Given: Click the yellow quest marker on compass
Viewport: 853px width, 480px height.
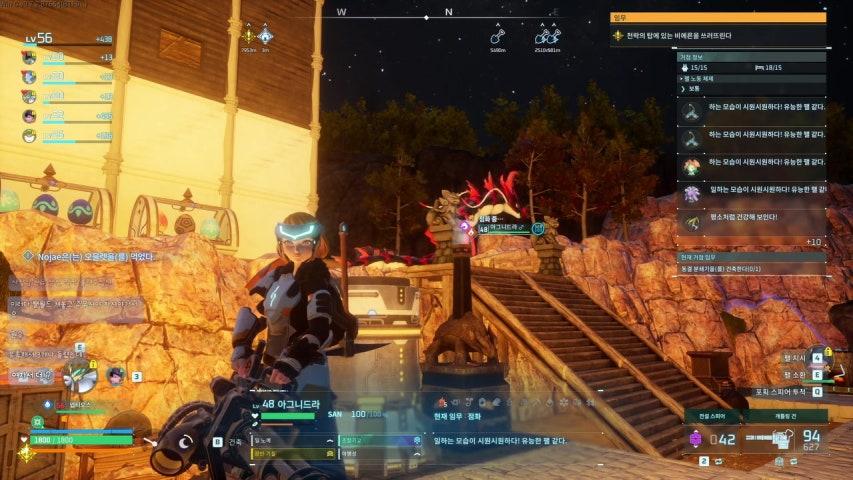Looking at the screenshot, I should [248, 36].
